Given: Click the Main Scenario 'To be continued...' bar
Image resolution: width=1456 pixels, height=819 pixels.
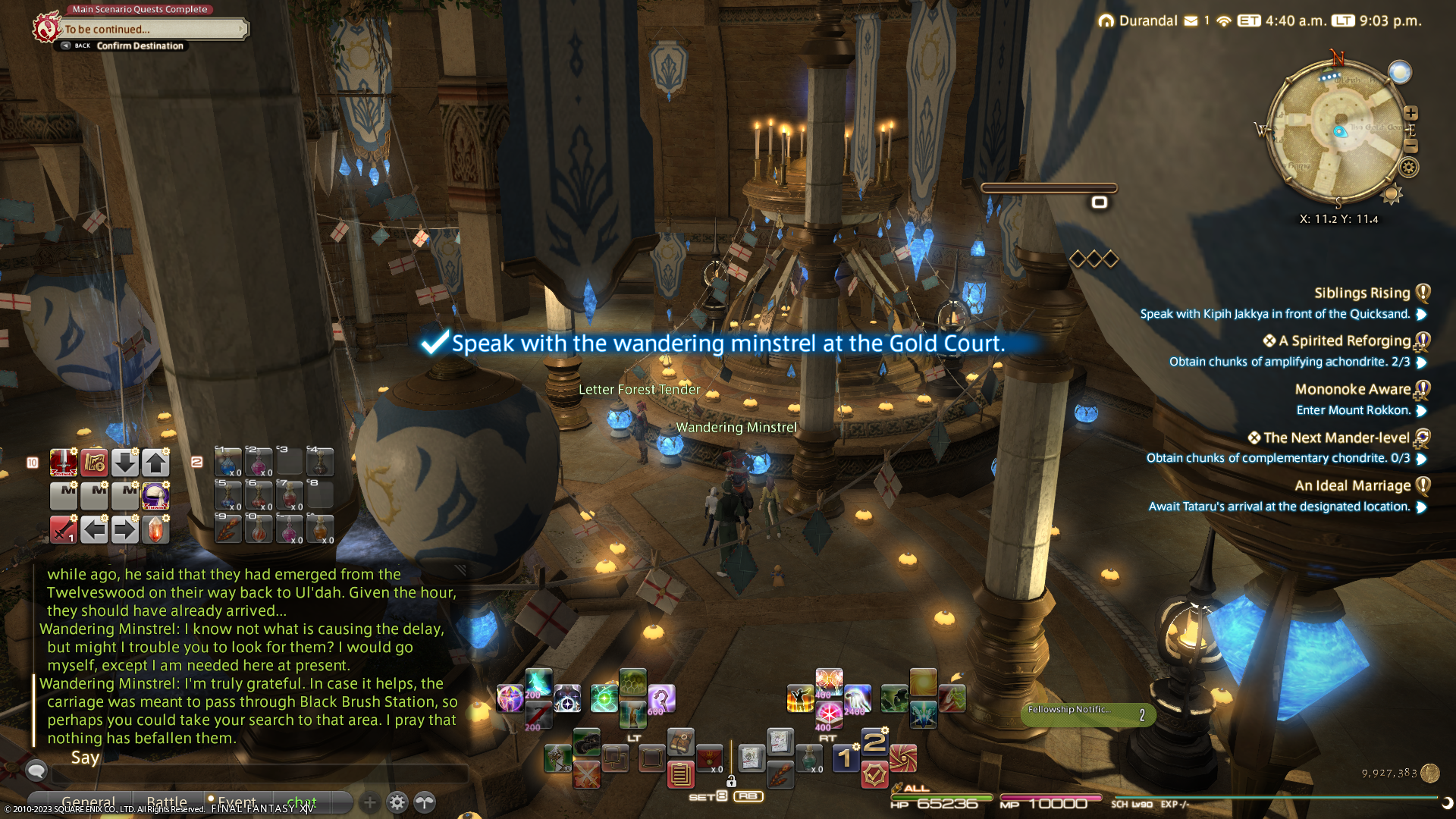Looking at the screenshot, I should tap(152, 30).
